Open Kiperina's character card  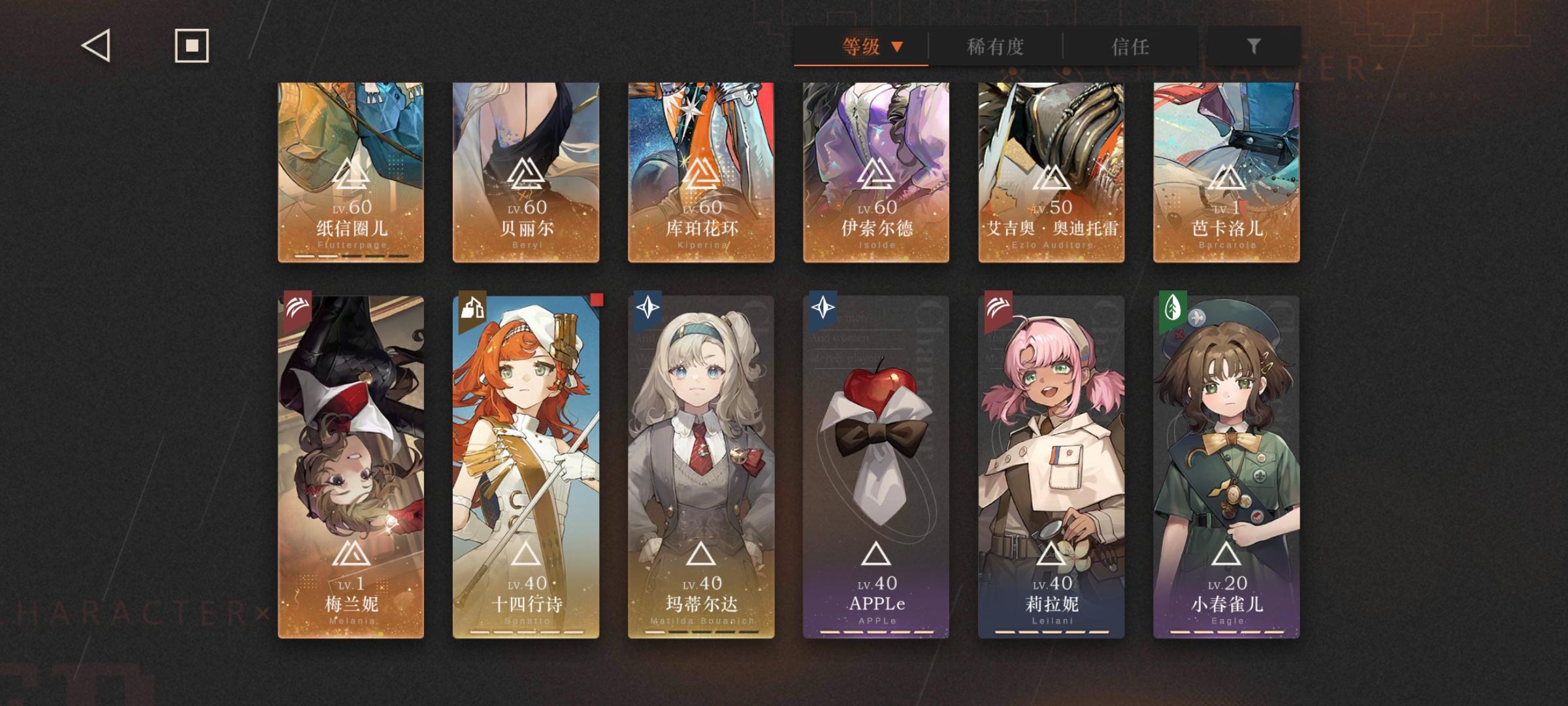tap(700, 170)
